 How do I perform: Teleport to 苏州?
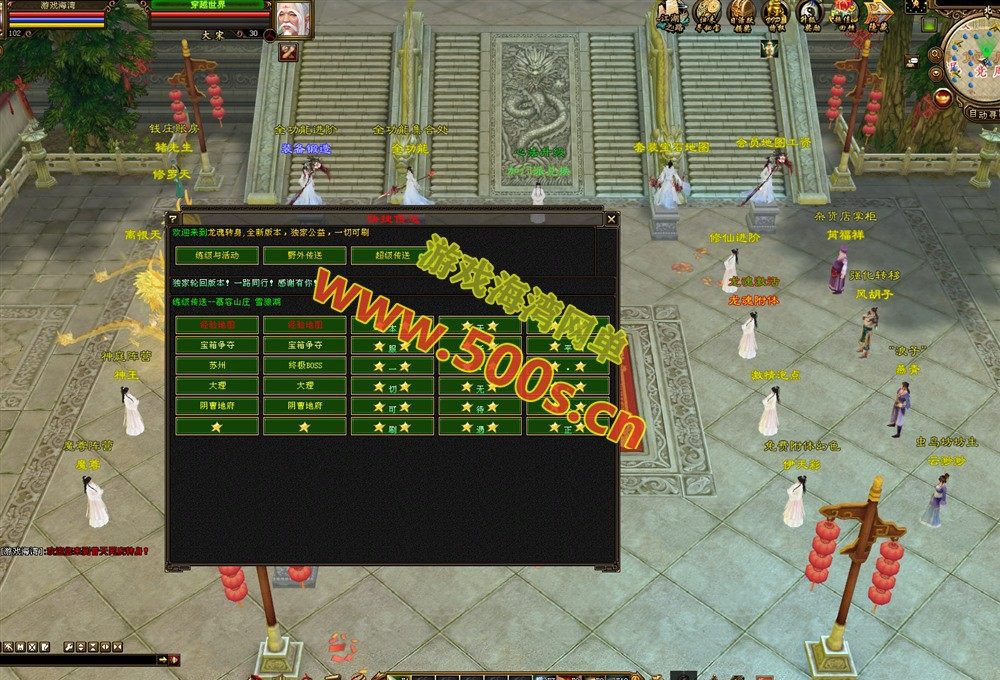click(216, 365)
